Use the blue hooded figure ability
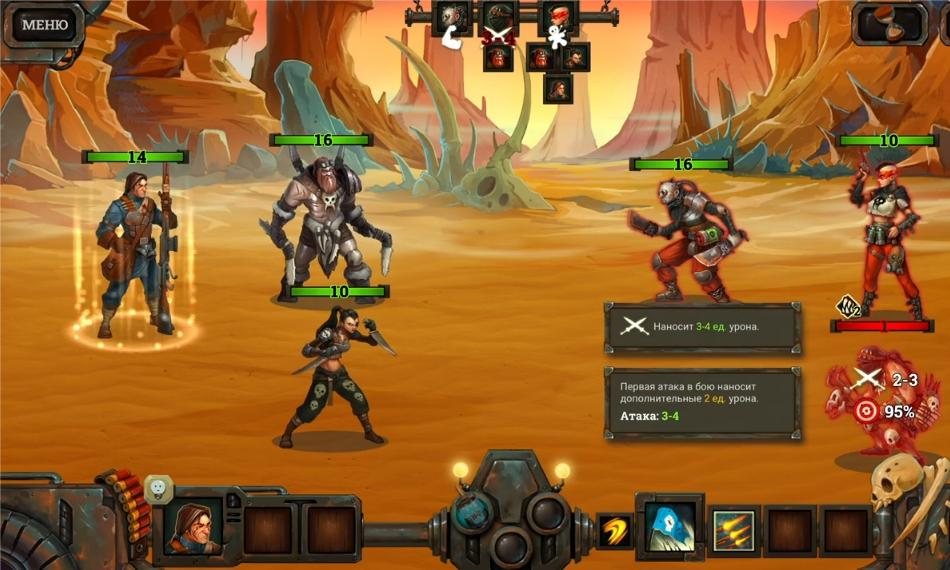Viewport: 950px width, 570px height. point(670,527)
